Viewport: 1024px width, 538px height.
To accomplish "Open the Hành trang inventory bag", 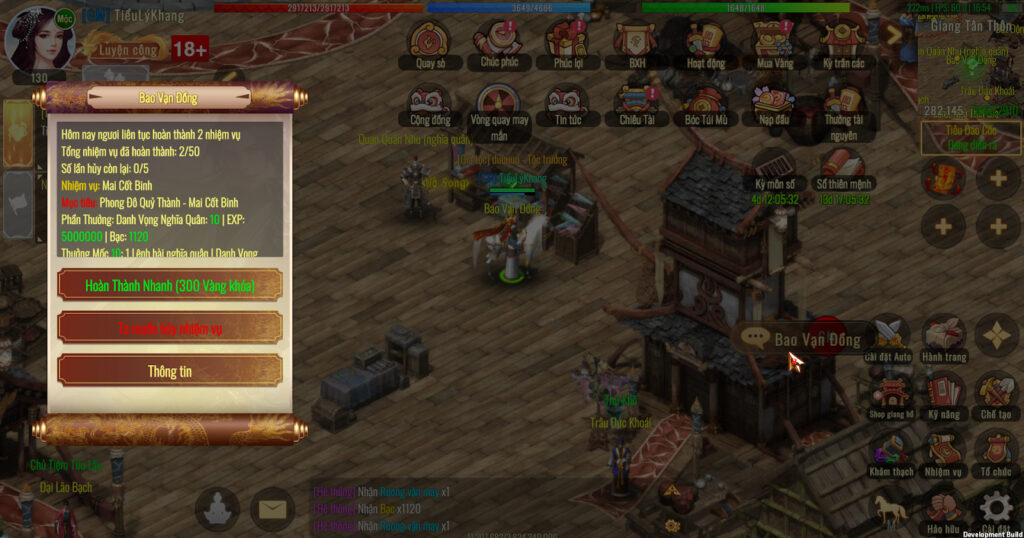I will (x=943, y=337).
